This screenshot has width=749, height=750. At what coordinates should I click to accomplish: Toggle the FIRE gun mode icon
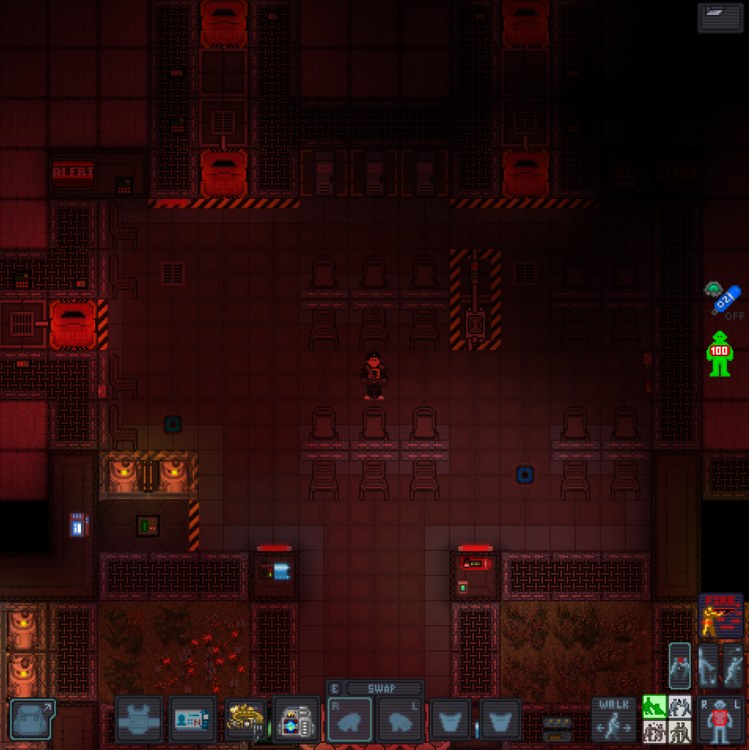click(x=720, y=615)
